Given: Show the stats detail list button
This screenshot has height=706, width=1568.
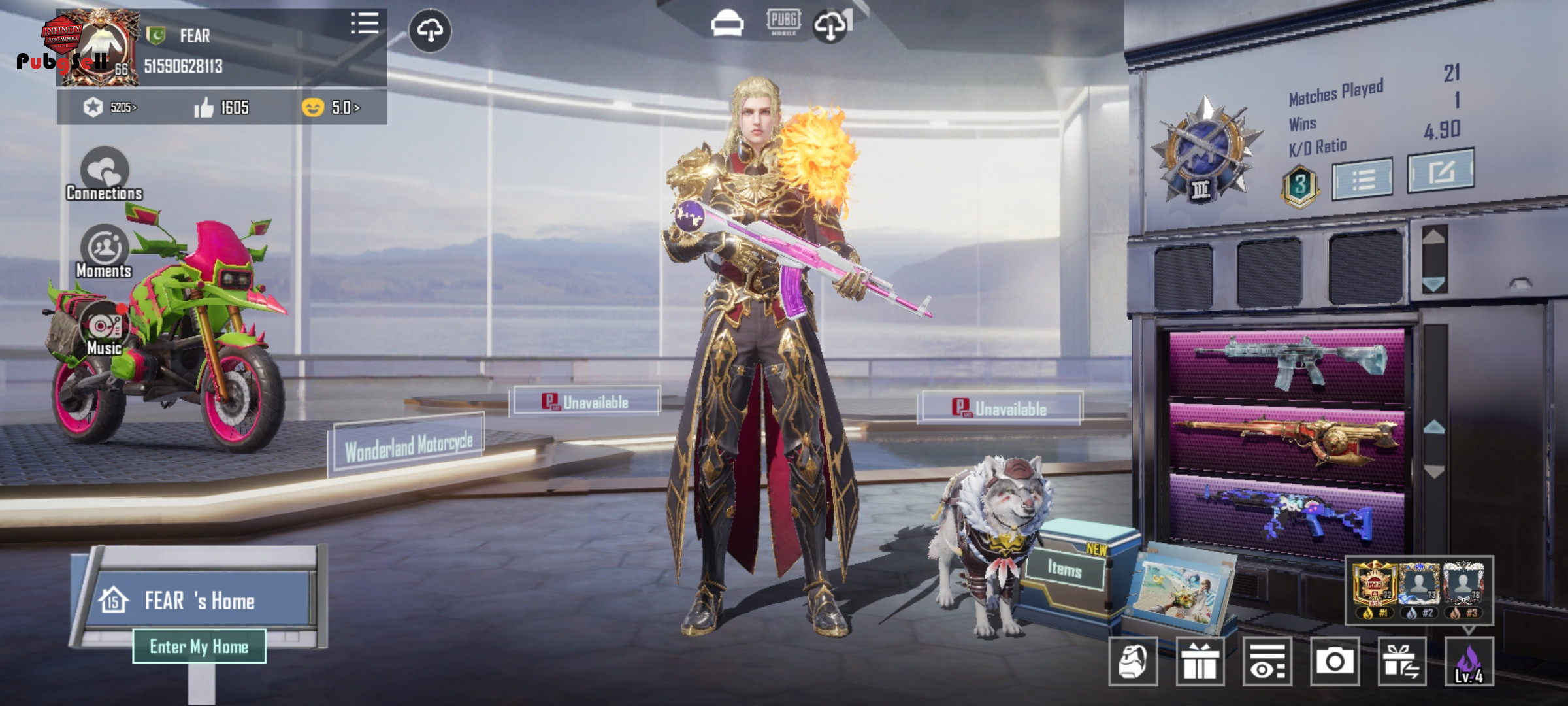Looking at the screenshot, I should (x=1362, y=178).
